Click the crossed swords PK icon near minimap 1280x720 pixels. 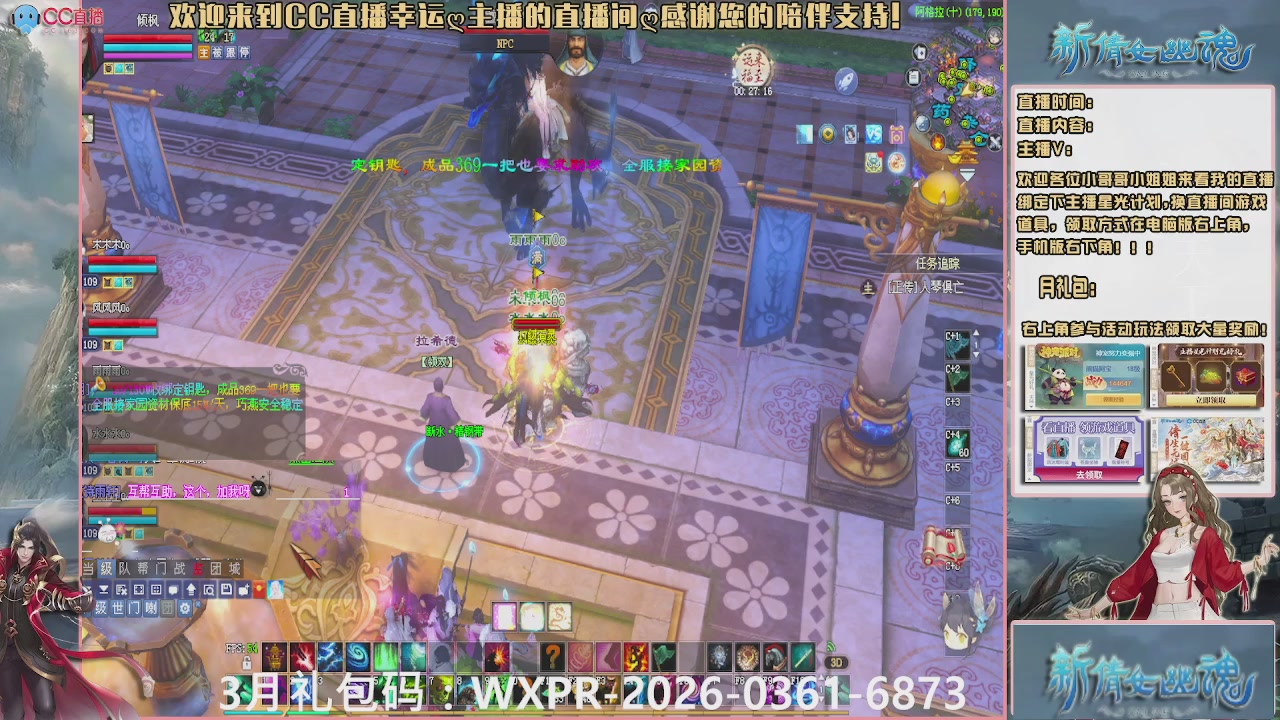pos(994,140)
